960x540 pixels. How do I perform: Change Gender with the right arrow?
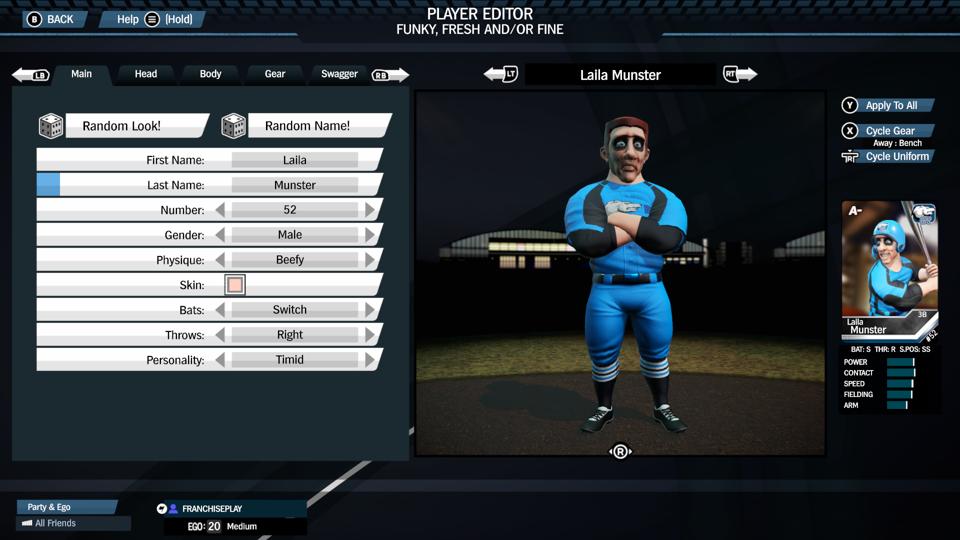point(370,235)
